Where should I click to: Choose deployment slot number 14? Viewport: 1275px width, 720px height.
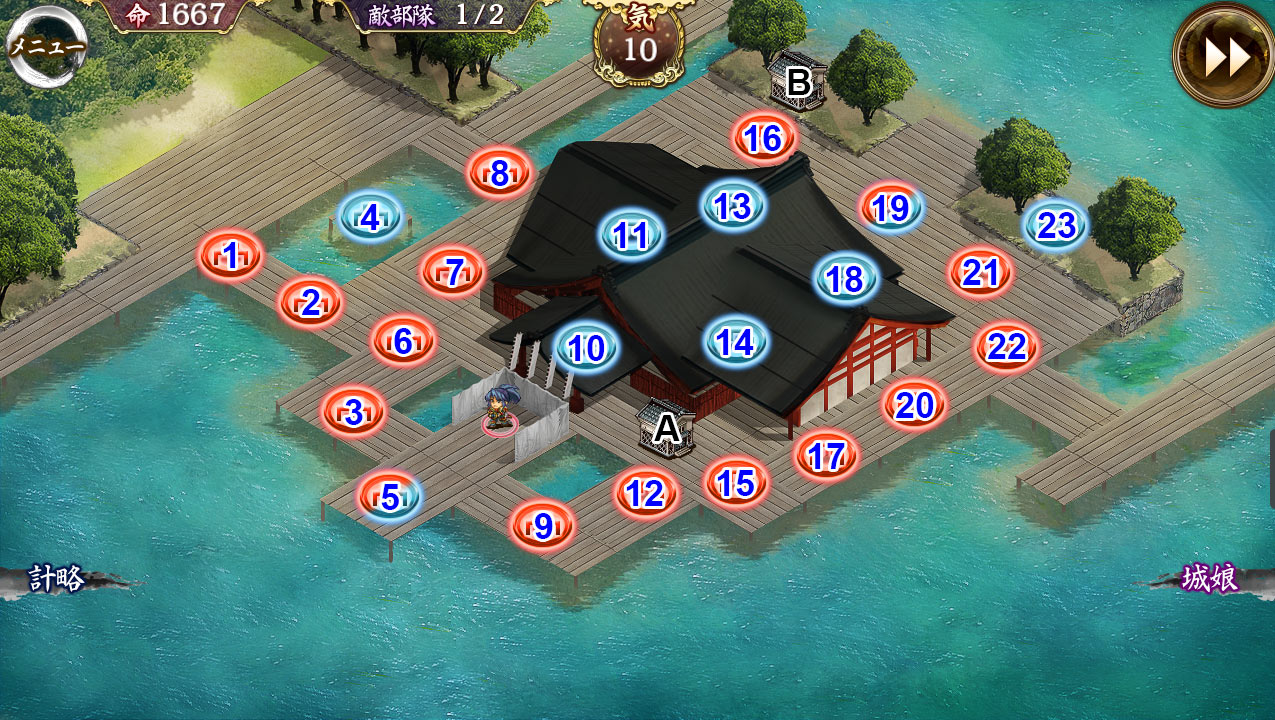(x=735, y=343)
